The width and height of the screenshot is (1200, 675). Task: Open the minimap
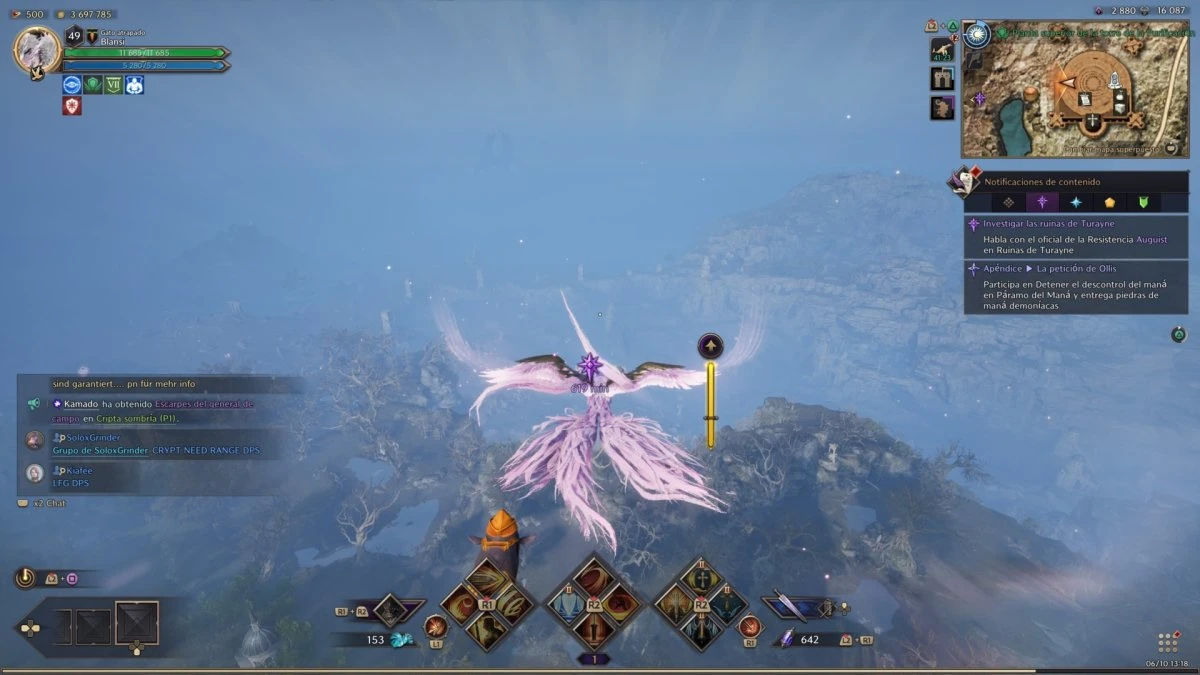(x=1075, y=91)
